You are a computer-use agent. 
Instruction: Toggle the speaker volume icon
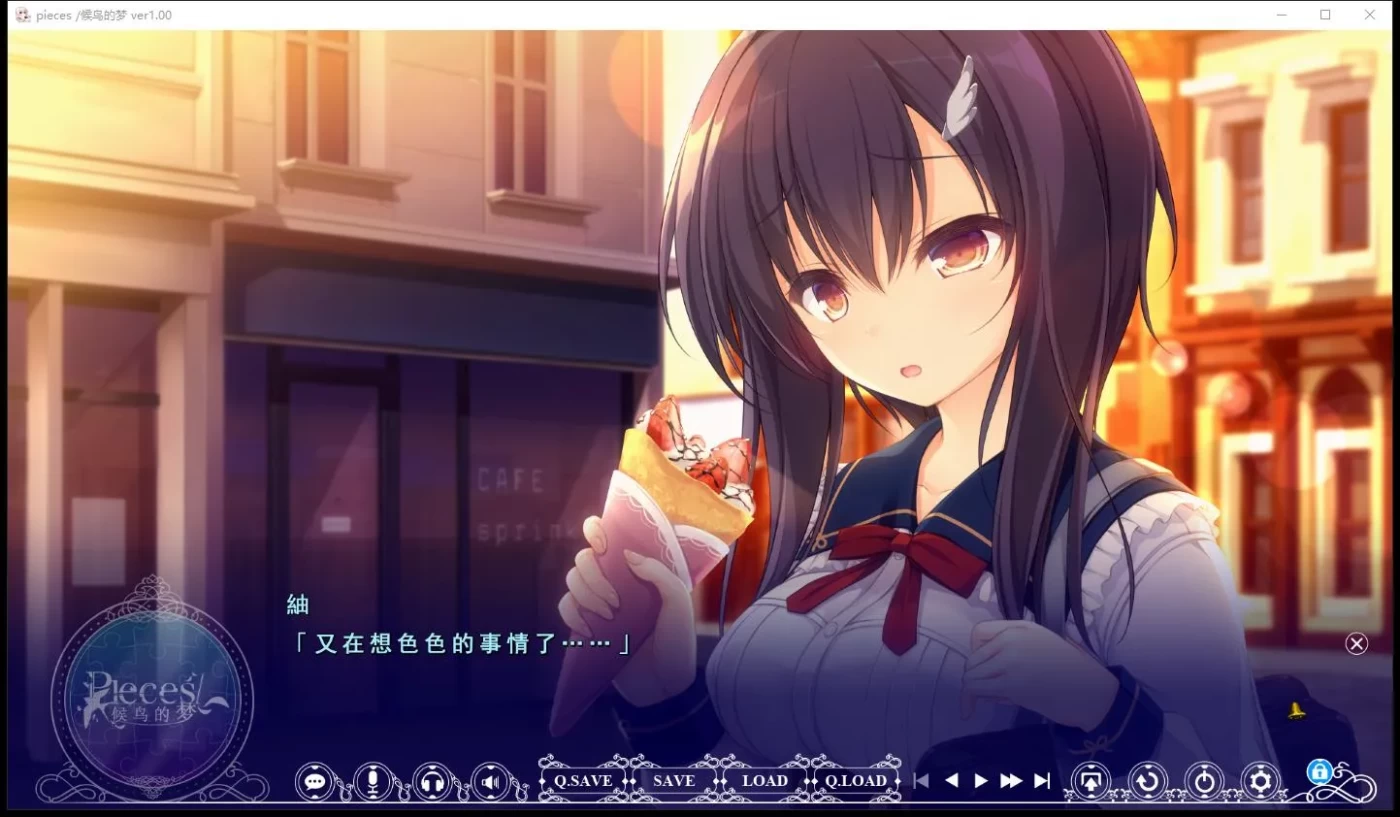[490, 781]
